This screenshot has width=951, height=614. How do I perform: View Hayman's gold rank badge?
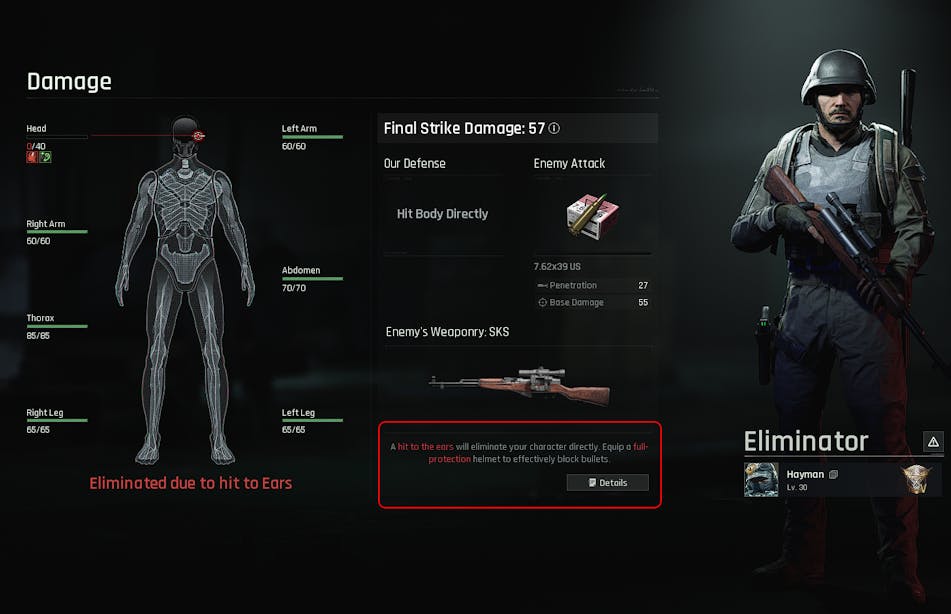tap(916, 479)
